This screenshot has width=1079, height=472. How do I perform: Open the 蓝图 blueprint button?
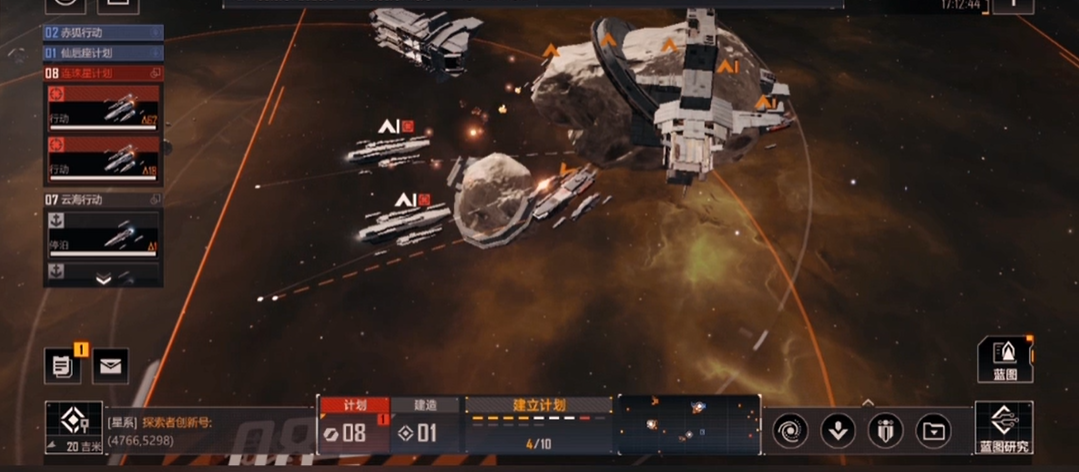click(1004, 359)
